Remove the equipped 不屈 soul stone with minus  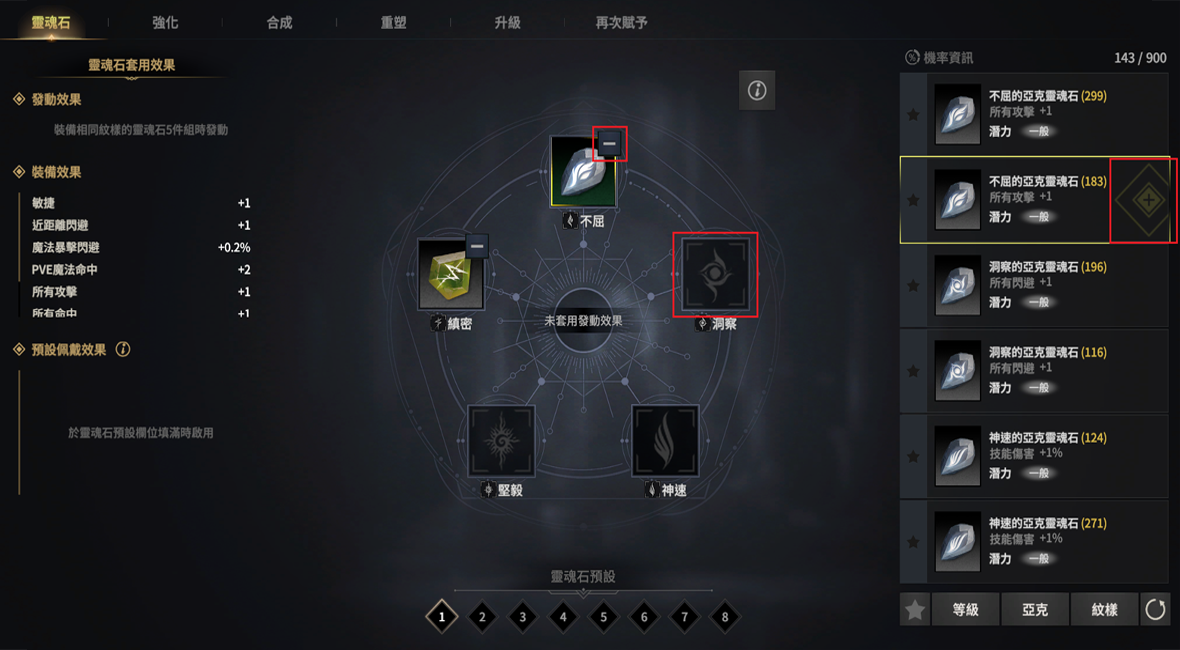[609, 144]
